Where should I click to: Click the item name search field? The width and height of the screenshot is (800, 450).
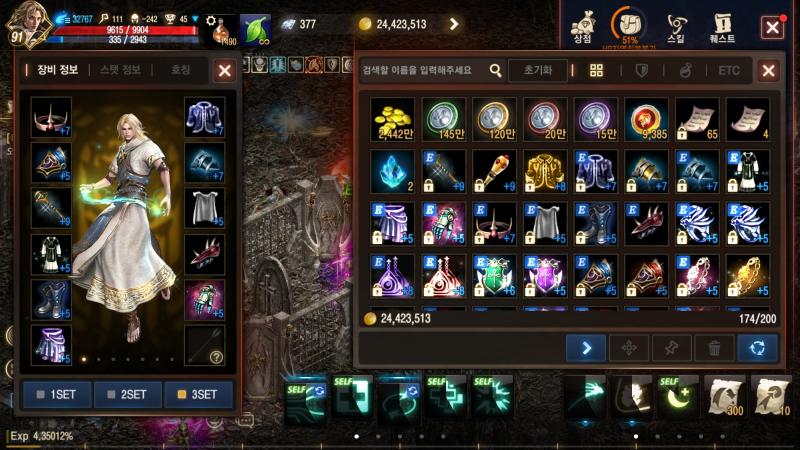[x=425, y=70]
